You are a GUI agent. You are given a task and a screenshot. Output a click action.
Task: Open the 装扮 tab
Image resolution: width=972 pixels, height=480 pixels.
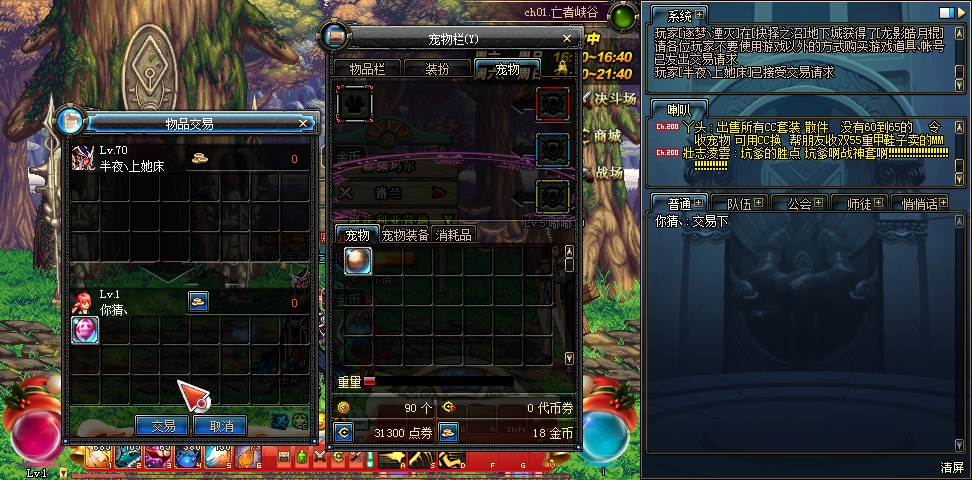click(437, 69)
